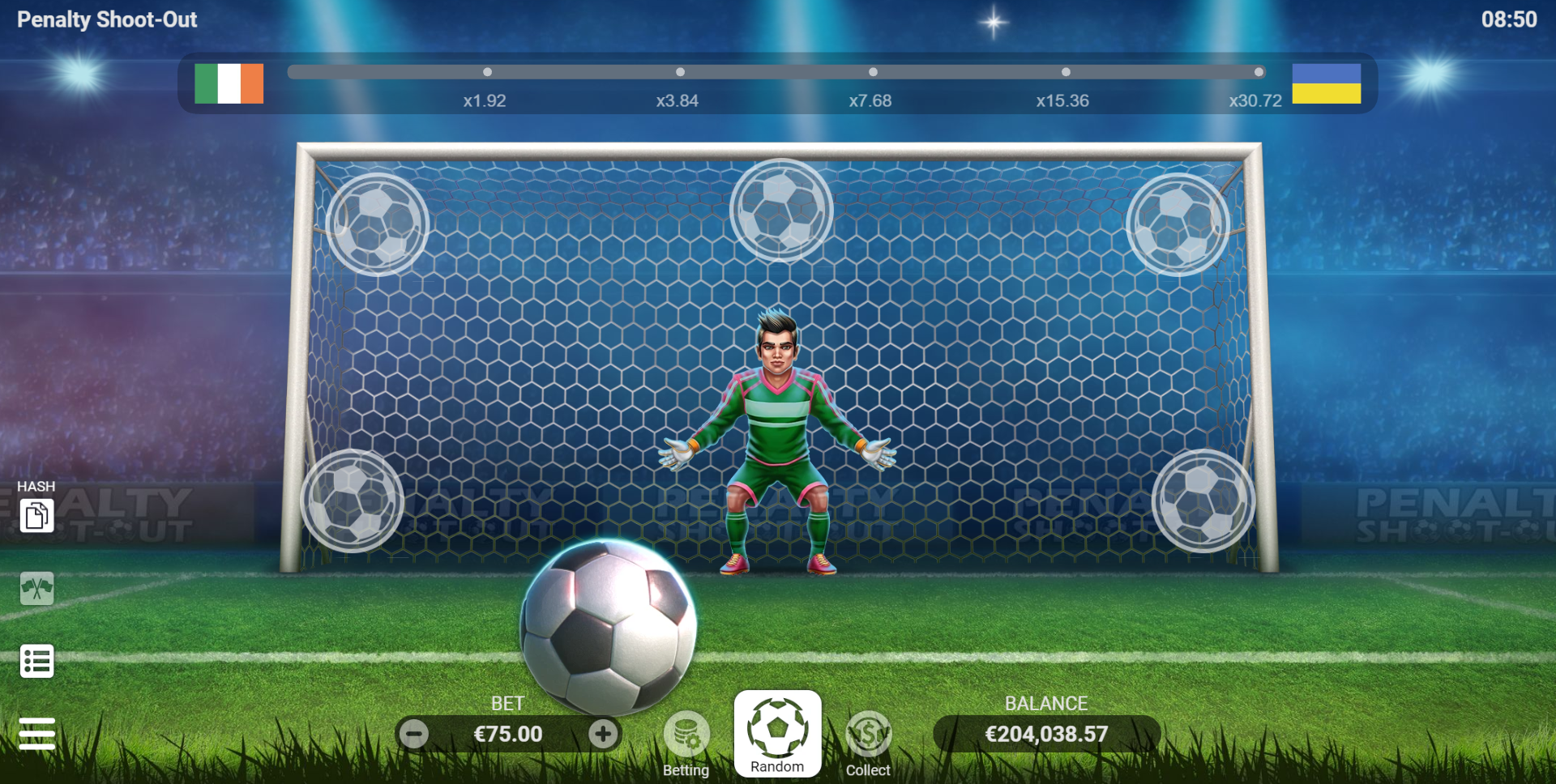Open the game rules list icon
This screenshot has height=784, width=1556.
pos(37,661)
